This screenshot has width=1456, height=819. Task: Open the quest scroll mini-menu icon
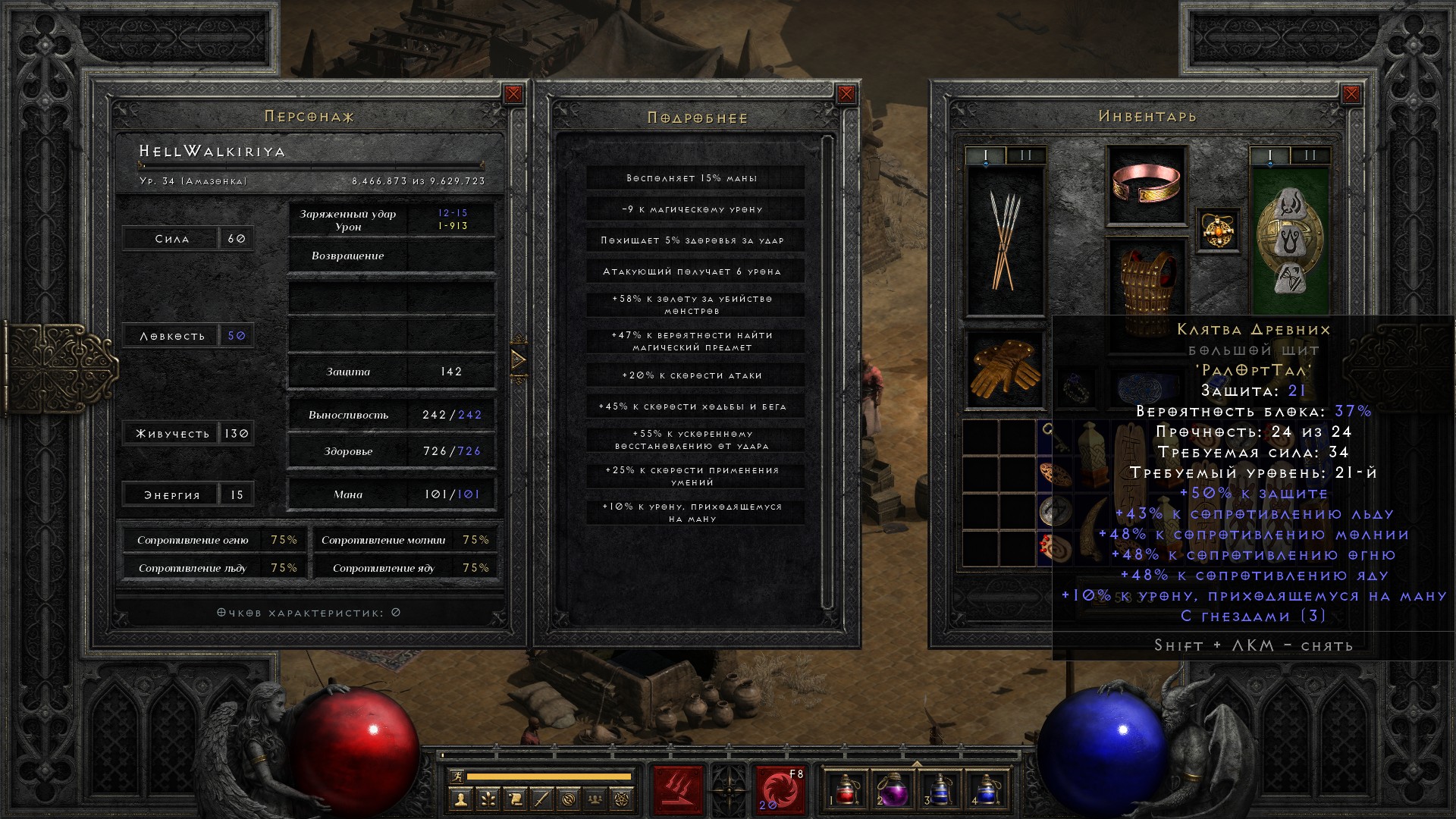click(x=515, y=799)
